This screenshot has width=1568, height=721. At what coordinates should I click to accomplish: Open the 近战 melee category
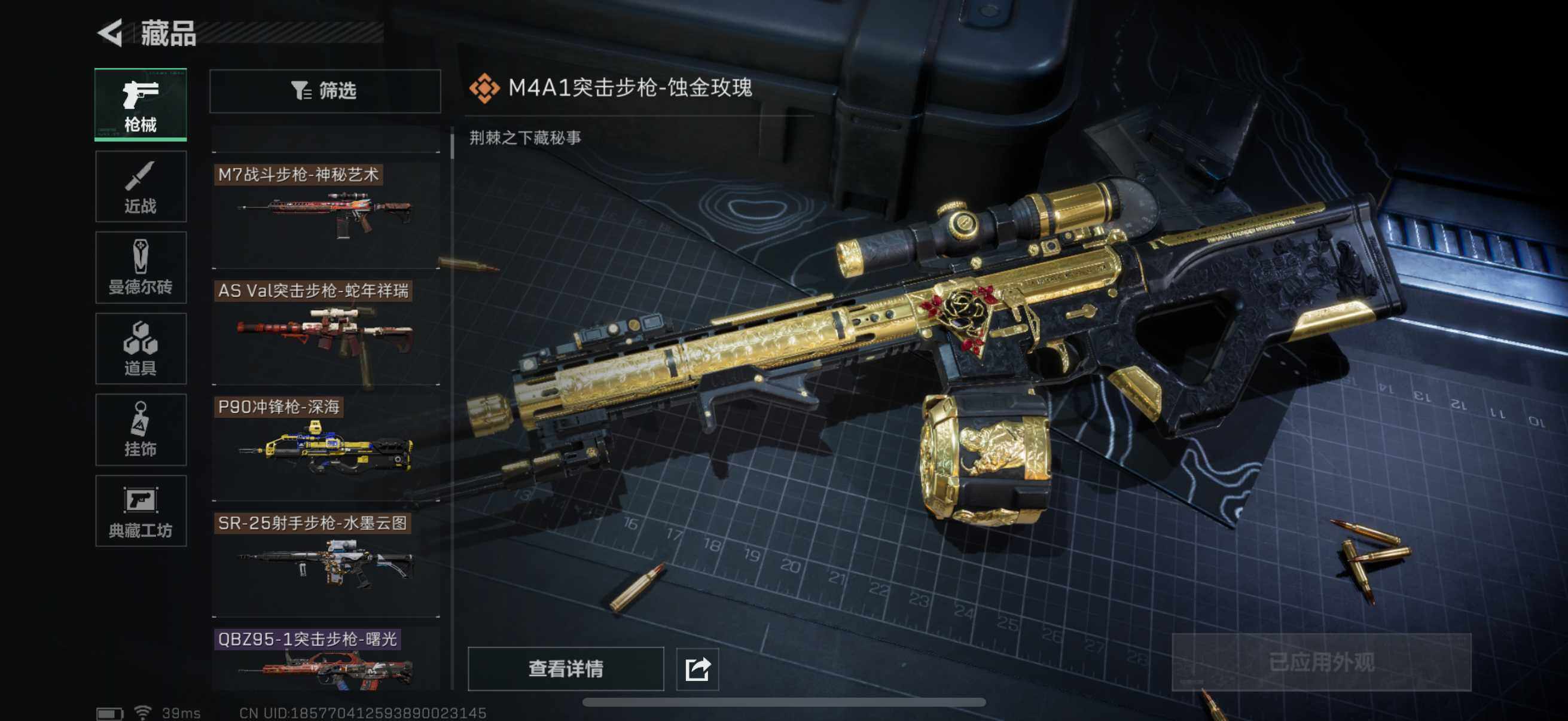(141, 187)
